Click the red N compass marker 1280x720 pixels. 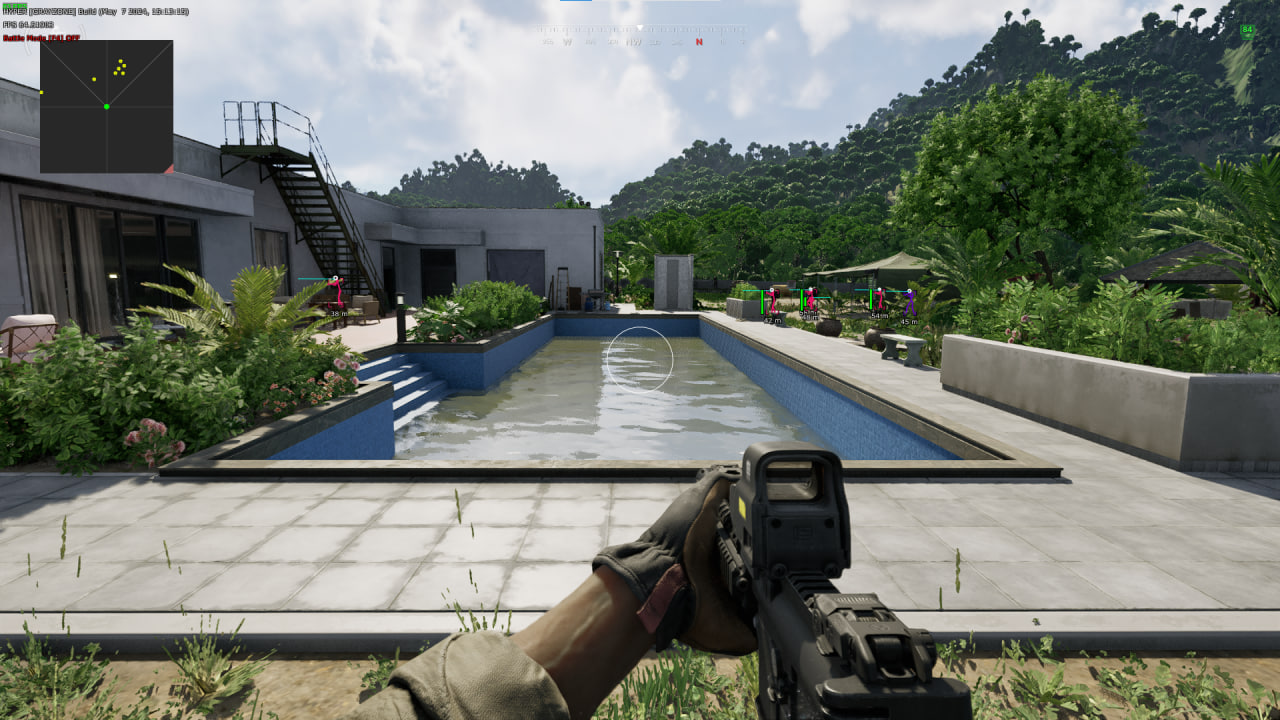(698, 42)
